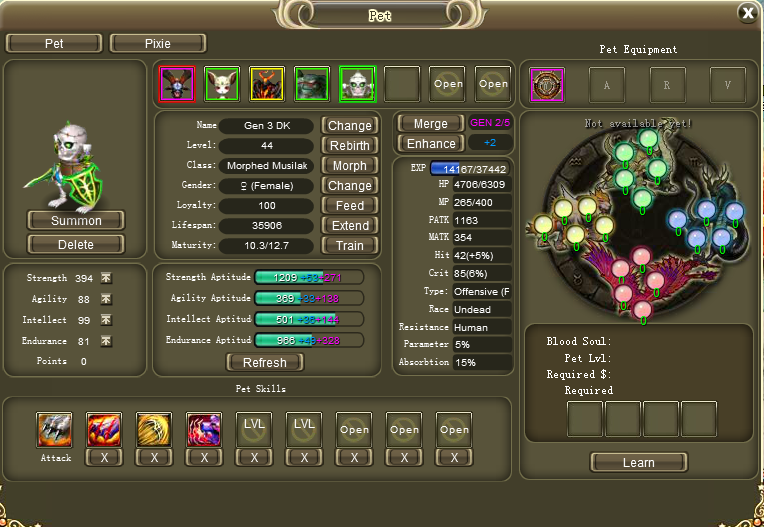Enhance the pet
Screen dimensions: 764x527
pyautogui.click(x=430, y=144)
